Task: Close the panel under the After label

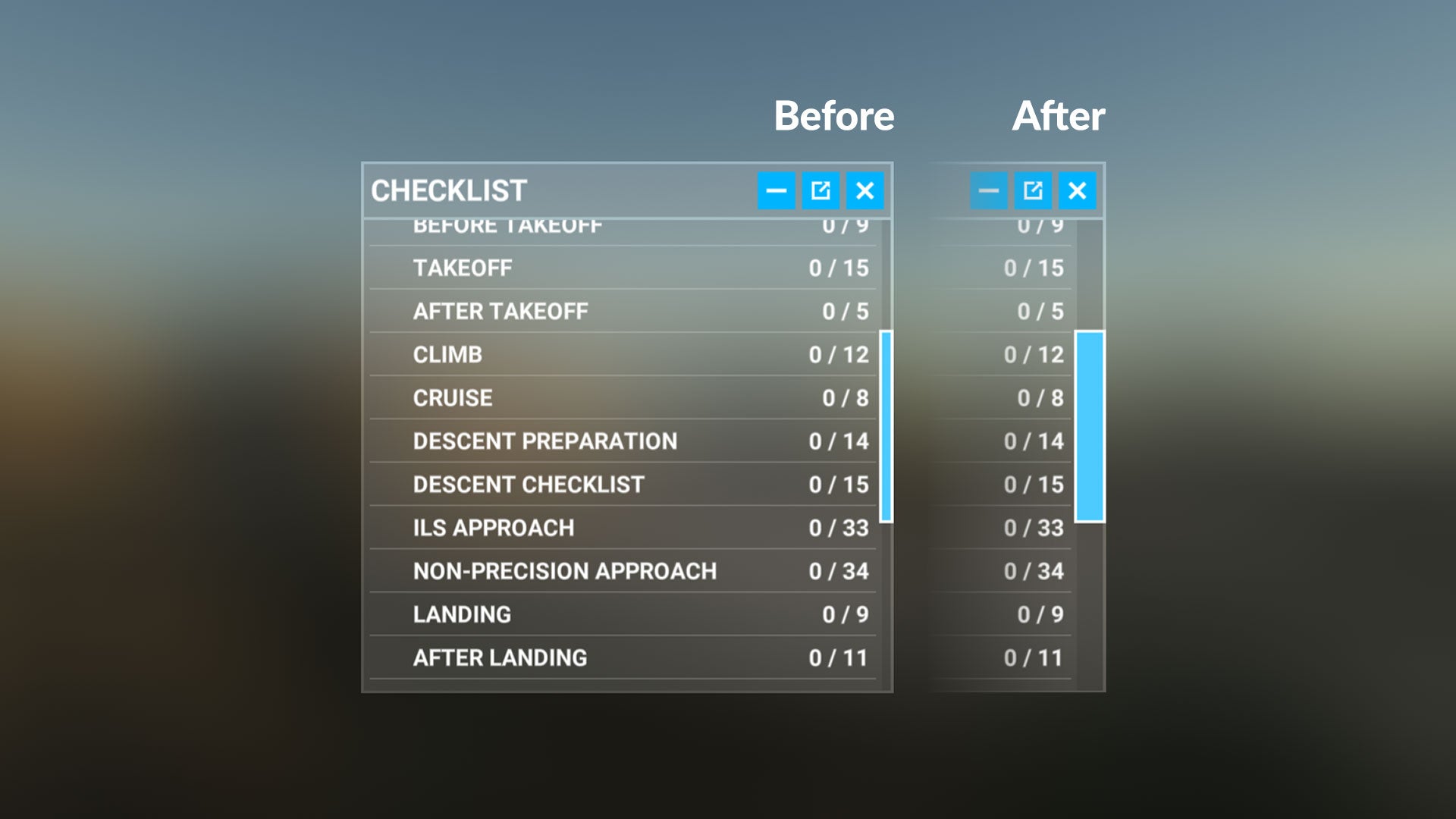Action: (1077, 190)
